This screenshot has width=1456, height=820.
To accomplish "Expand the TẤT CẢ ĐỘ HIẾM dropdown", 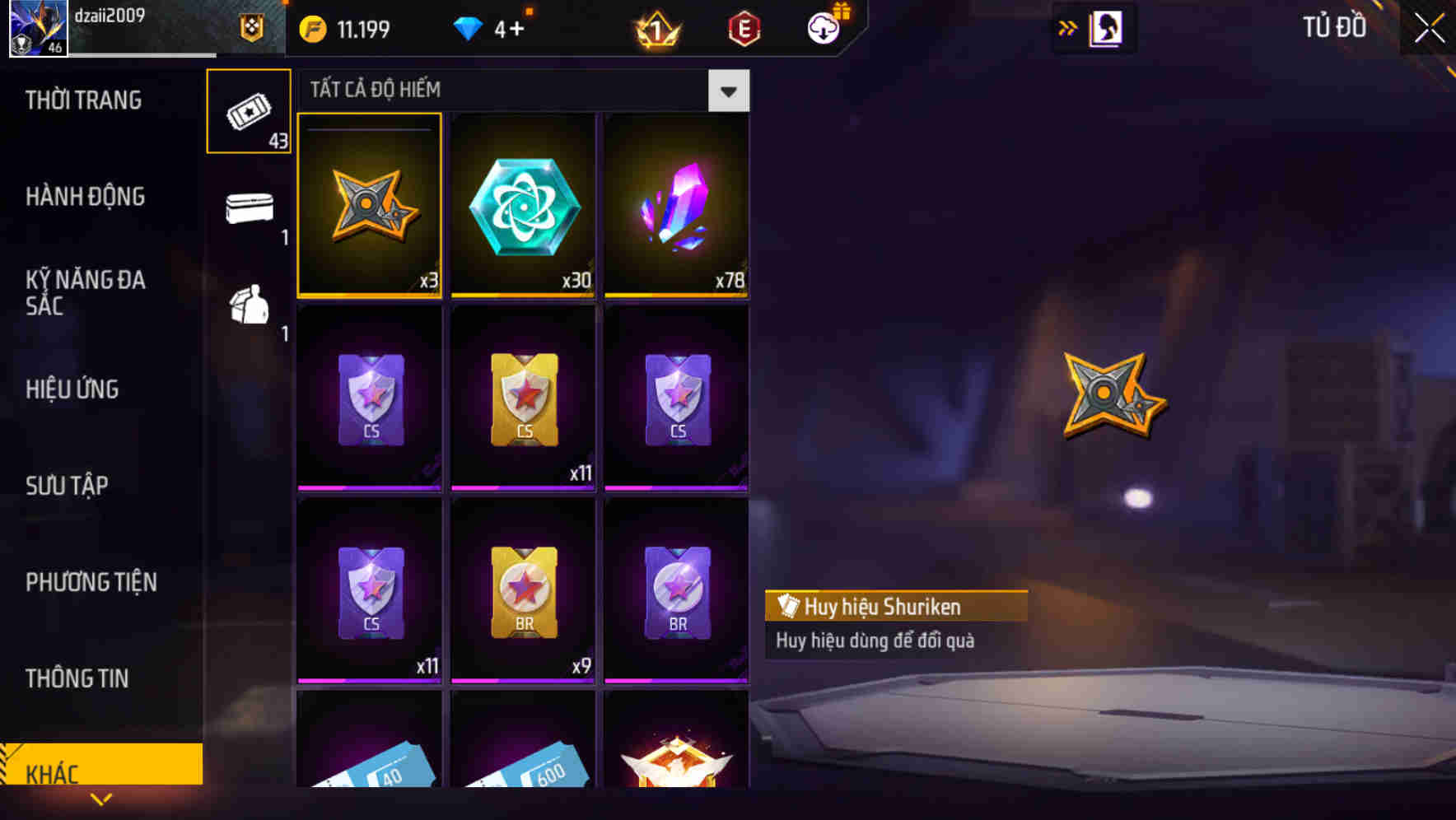I will [x=728, y=91].
